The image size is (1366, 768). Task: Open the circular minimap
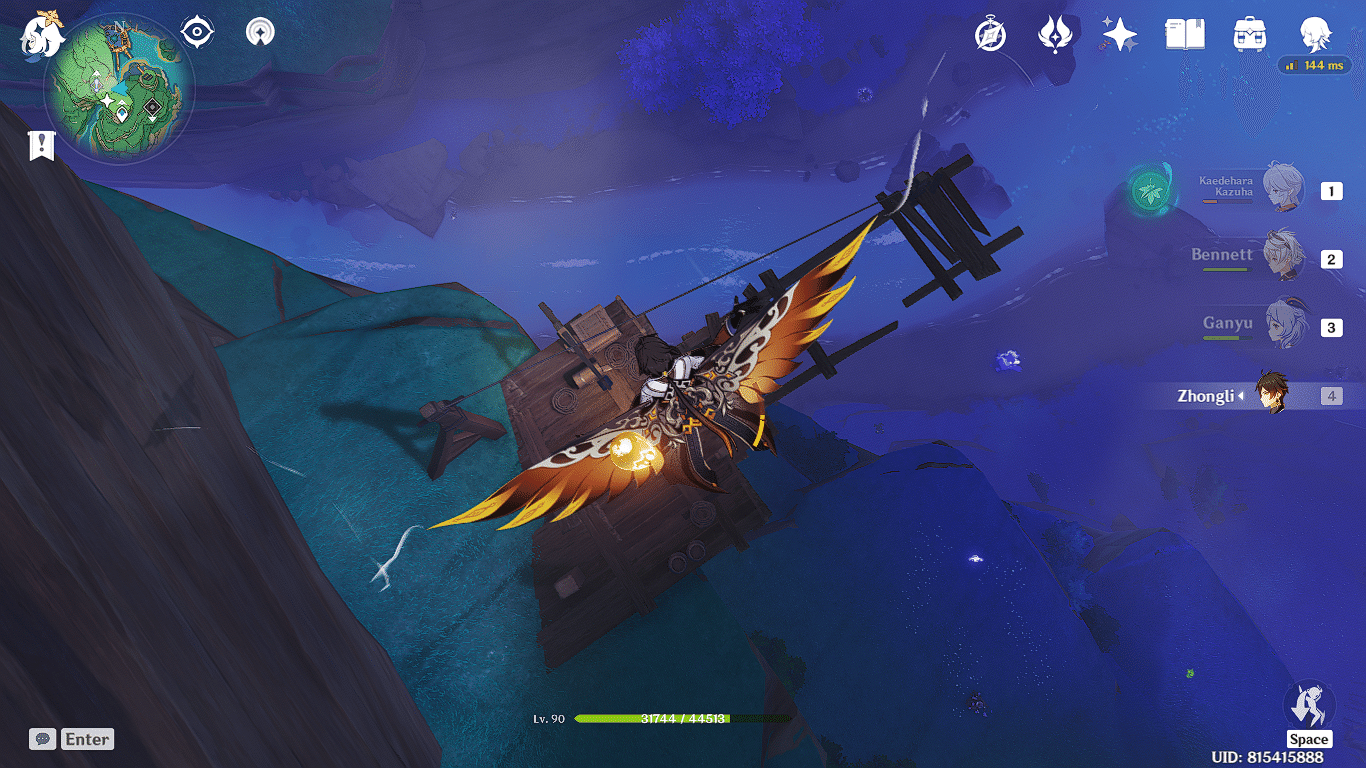point(119,88)
